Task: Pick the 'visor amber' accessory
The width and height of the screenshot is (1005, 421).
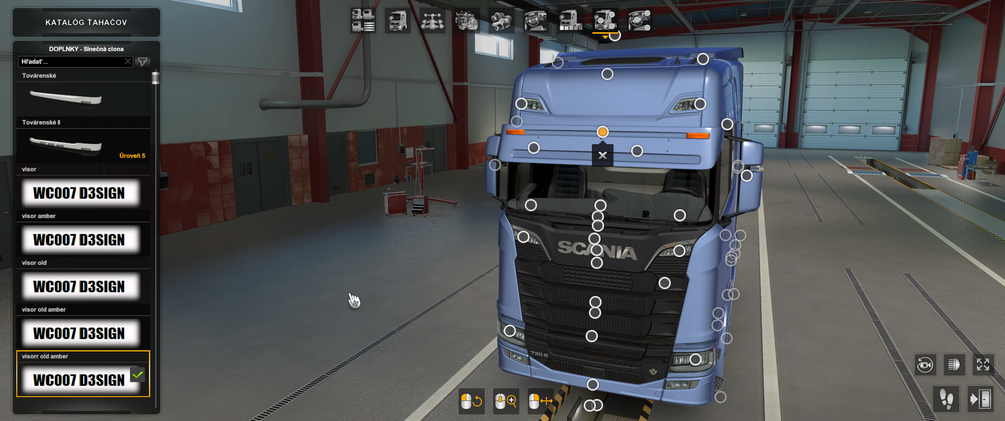Action: tap(79, 240)
